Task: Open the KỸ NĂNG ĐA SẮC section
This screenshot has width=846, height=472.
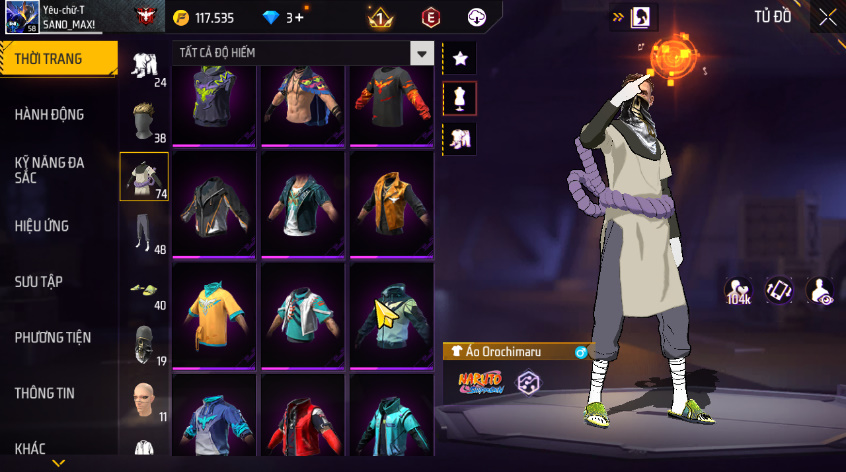Action: [48, 169]
